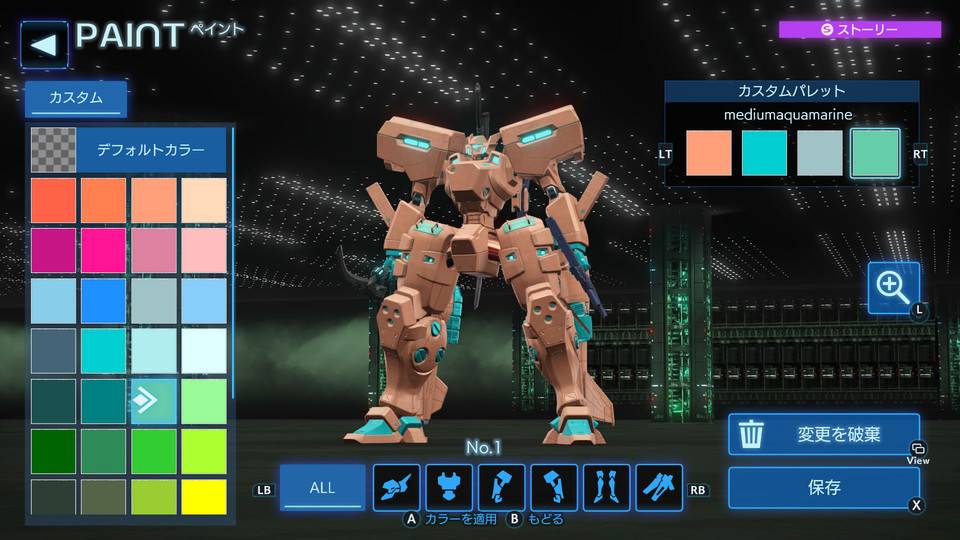The image size is (960, 540).
Task: Save the paint job with 保存
Action: pos(823,488)
